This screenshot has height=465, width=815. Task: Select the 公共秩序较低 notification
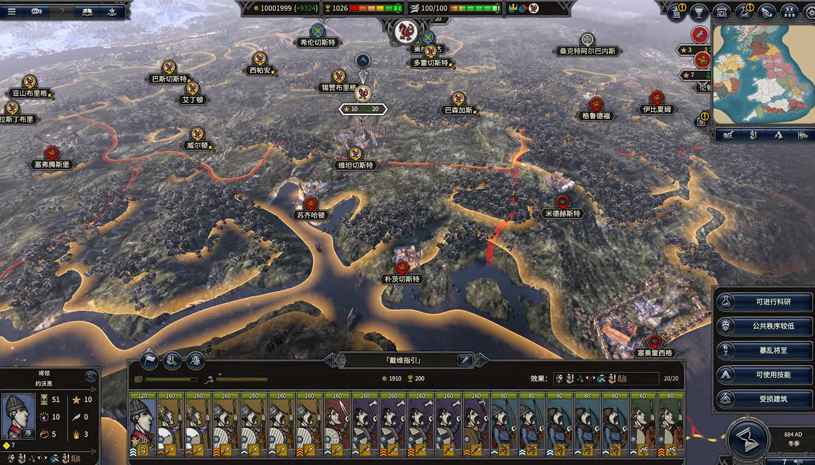[x=765, y=326]
